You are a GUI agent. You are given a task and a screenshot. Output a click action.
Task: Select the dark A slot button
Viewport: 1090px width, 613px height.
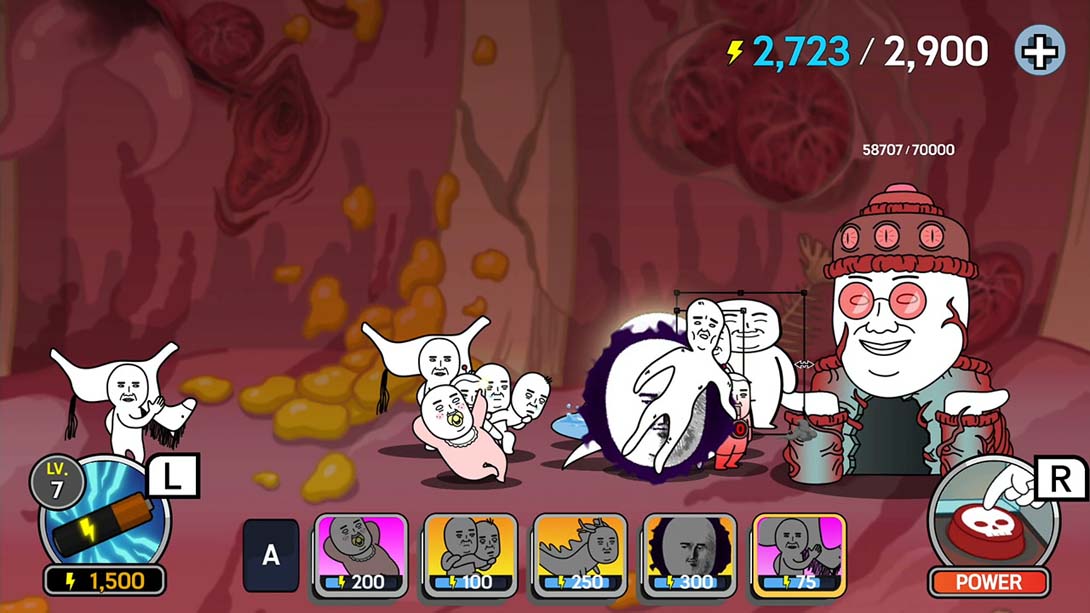[x=271, y=555]
